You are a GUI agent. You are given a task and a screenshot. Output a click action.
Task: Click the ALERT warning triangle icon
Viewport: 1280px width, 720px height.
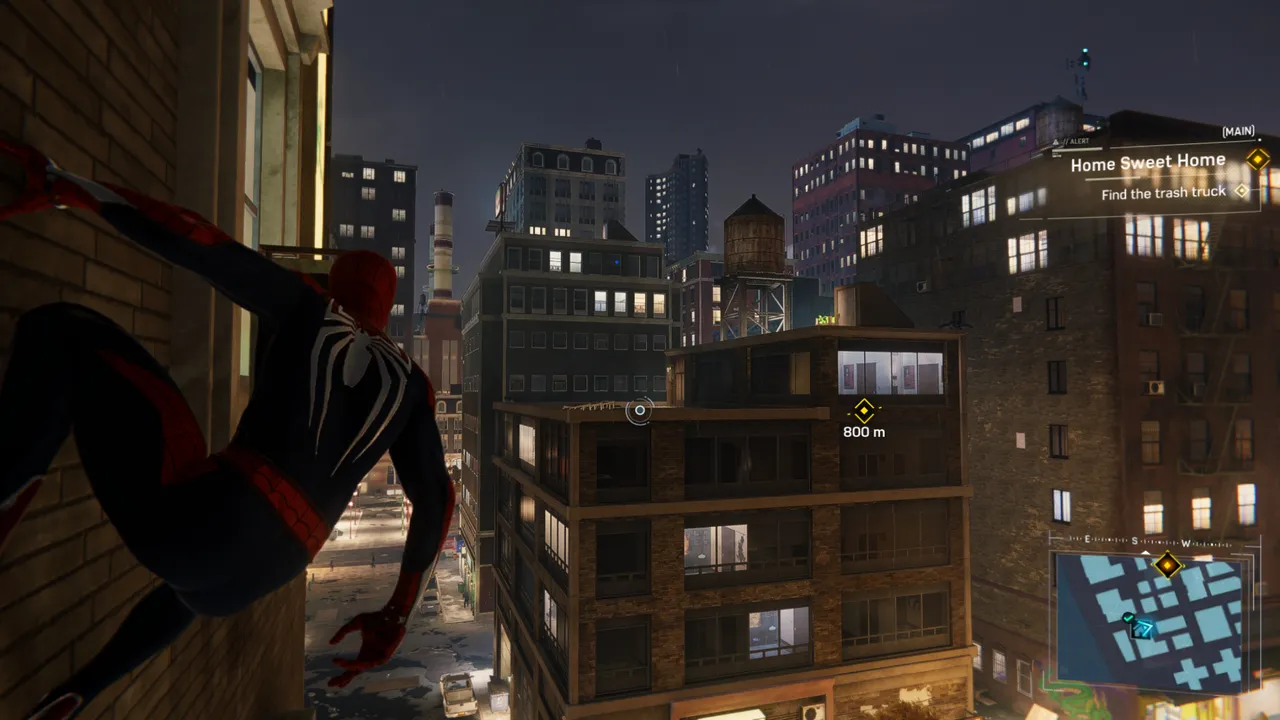pos(1055,141)
